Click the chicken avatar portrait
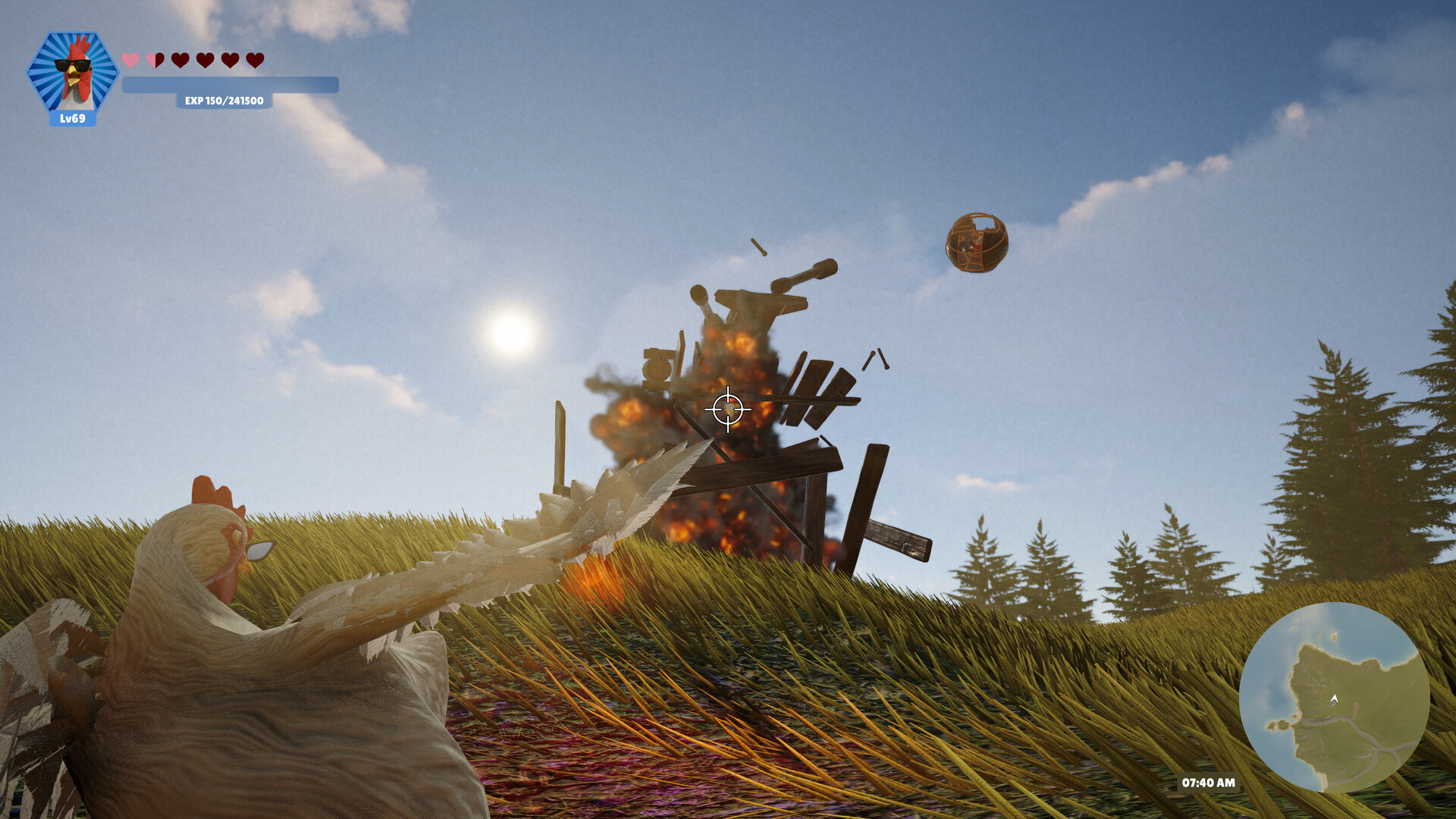This screenshot has width=1456, height=819. coord(74,70)
